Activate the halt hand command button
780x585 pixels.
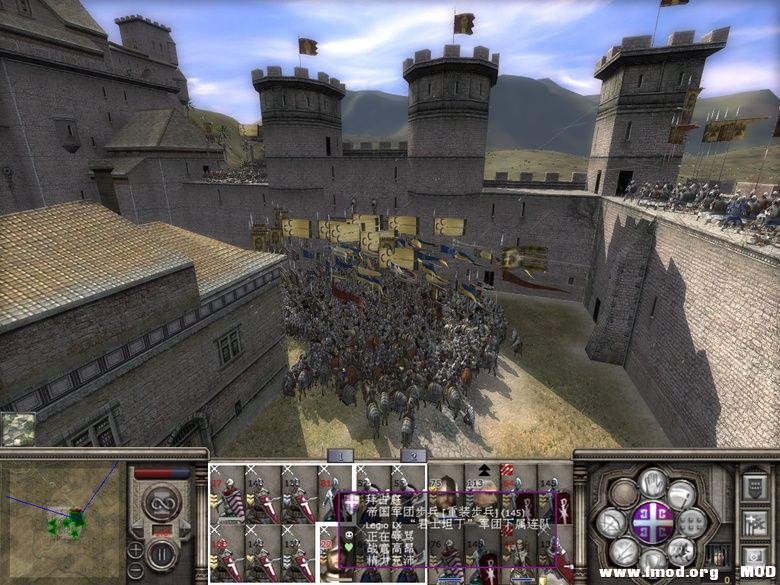(653, 485)
